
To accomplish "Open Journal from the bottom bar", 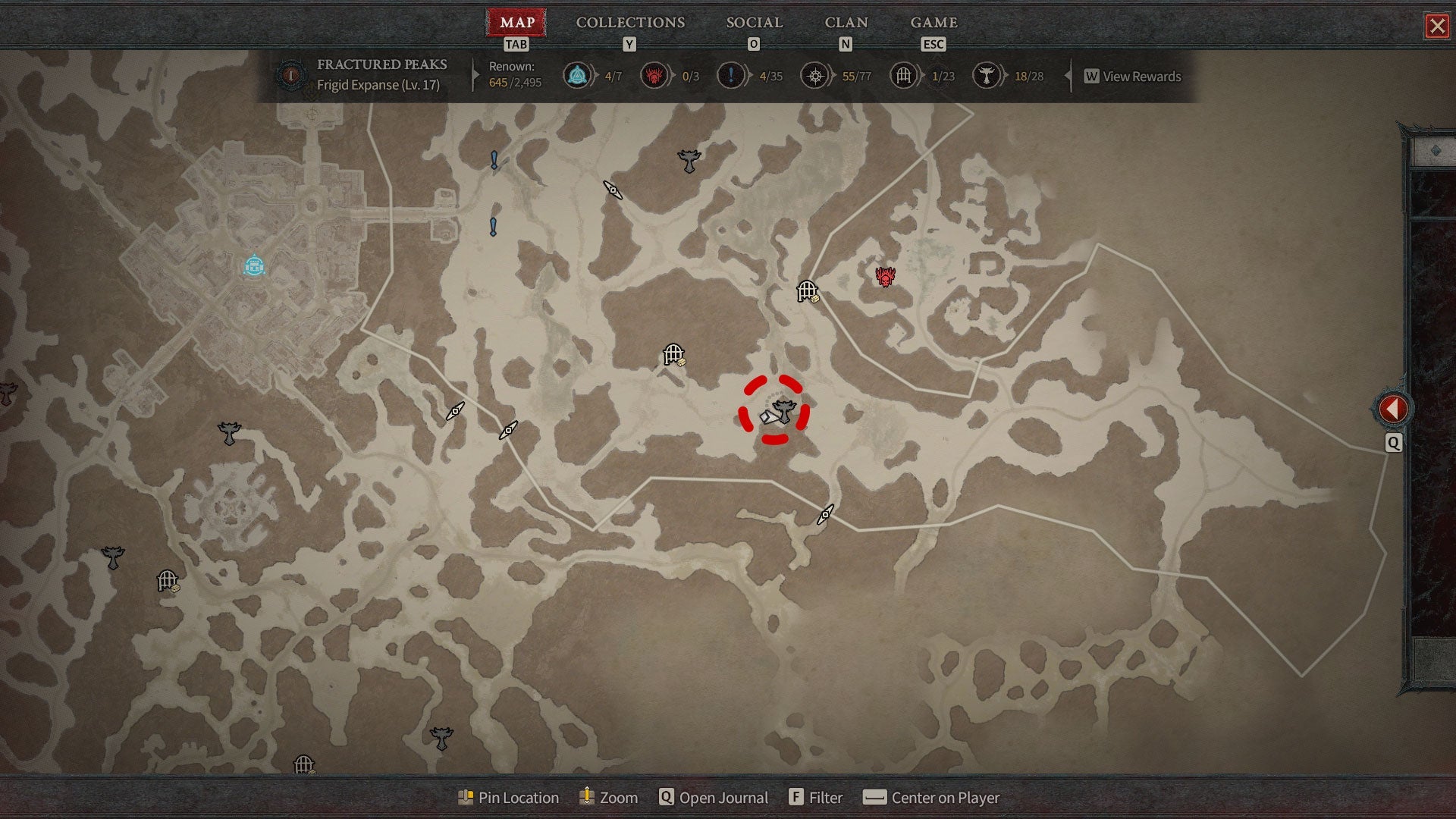I will coord(714,798).
